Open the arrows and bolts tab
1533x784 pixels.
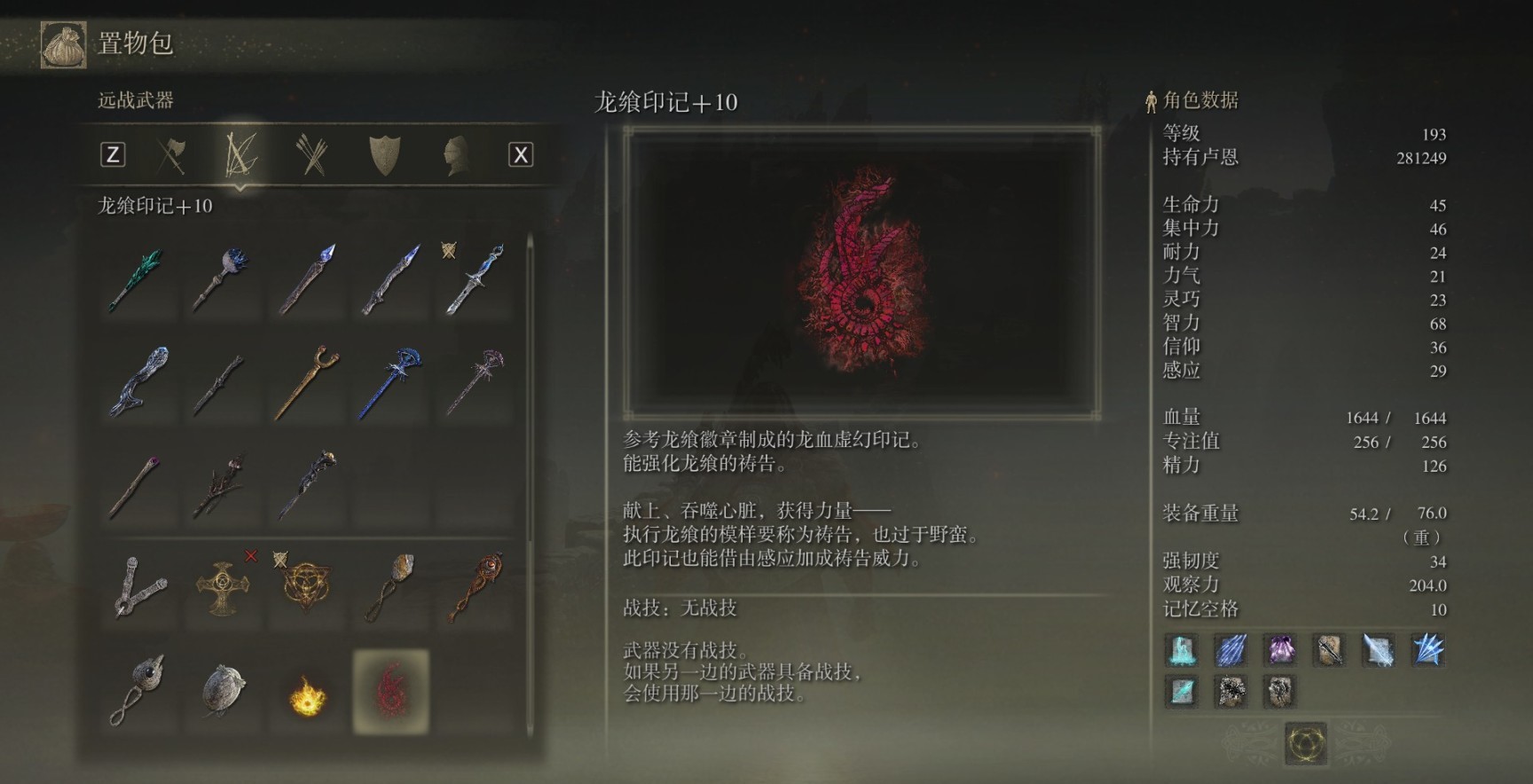[311, 156]
